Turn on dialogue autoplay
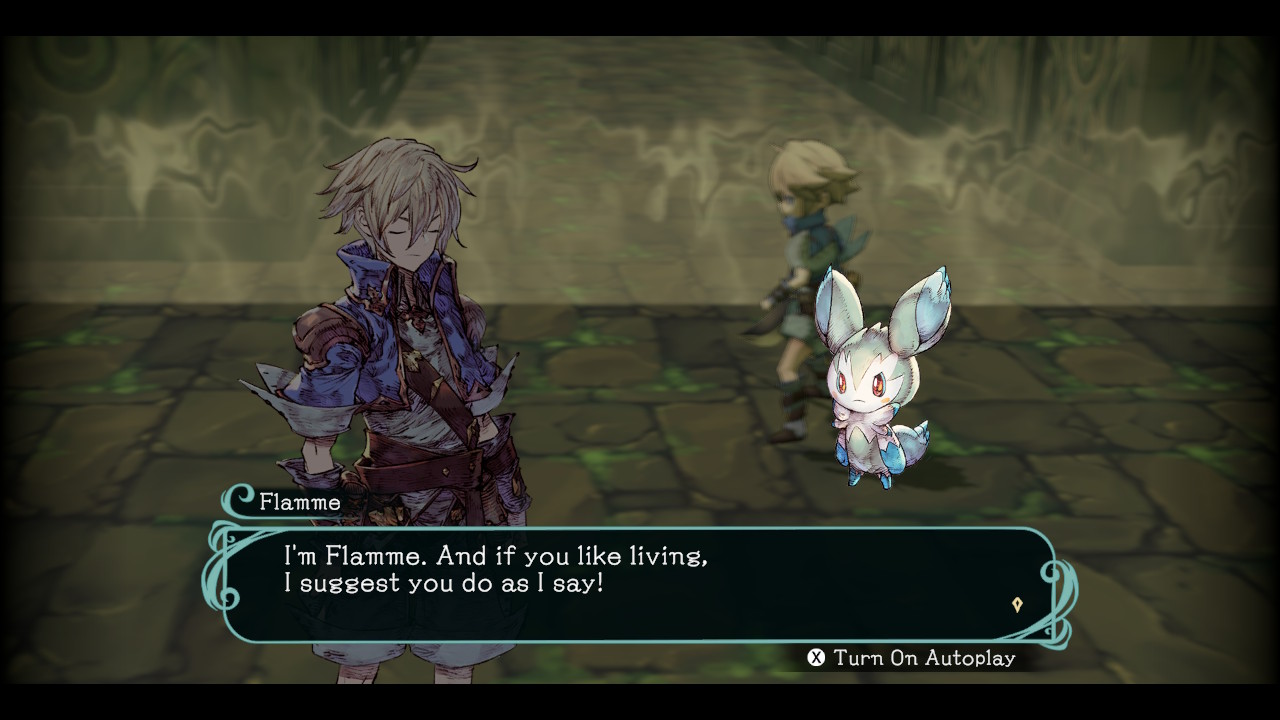This screenshot has width=1280, height=720. (x=911, y=658)
